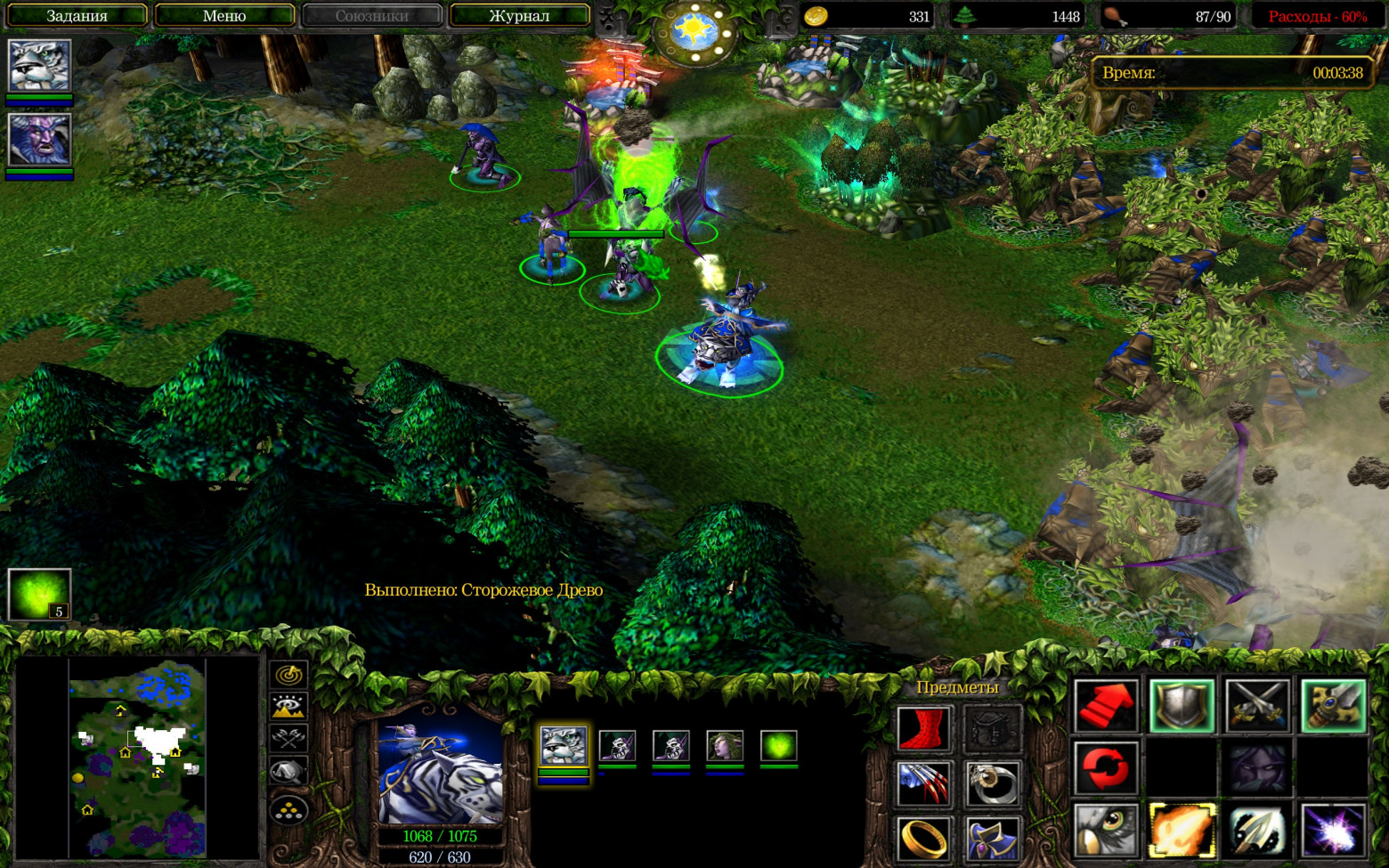Image resolution: width=1389 pixels, height=868 pixels.
Task: Click on the minimap
Action: pos(138,757)
